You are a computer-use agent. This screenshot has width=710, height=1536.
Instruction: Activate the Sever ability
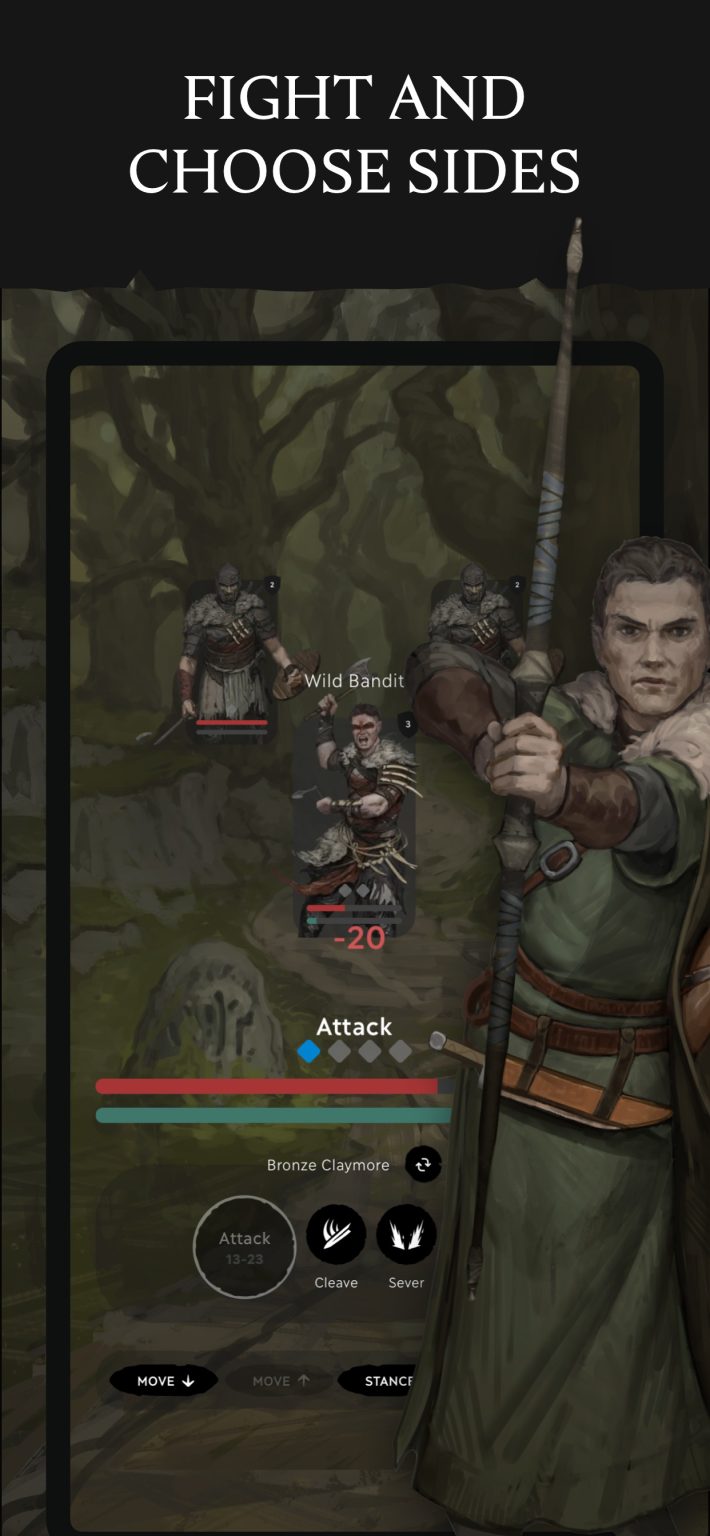pyautogui.click(x=406, y=1235)
